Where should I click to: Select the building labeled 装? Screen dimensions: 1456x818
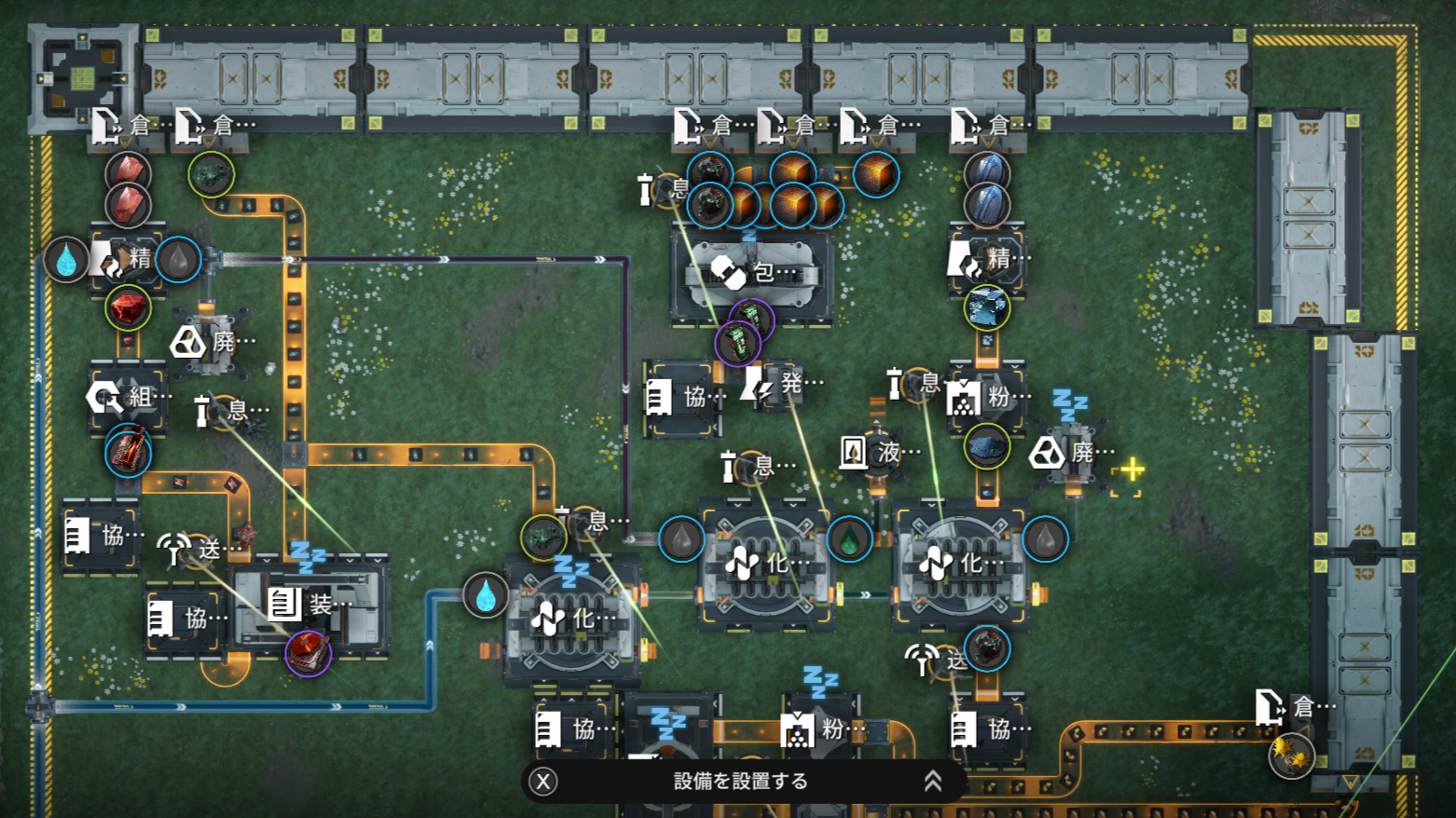click(x=310, y=605)
